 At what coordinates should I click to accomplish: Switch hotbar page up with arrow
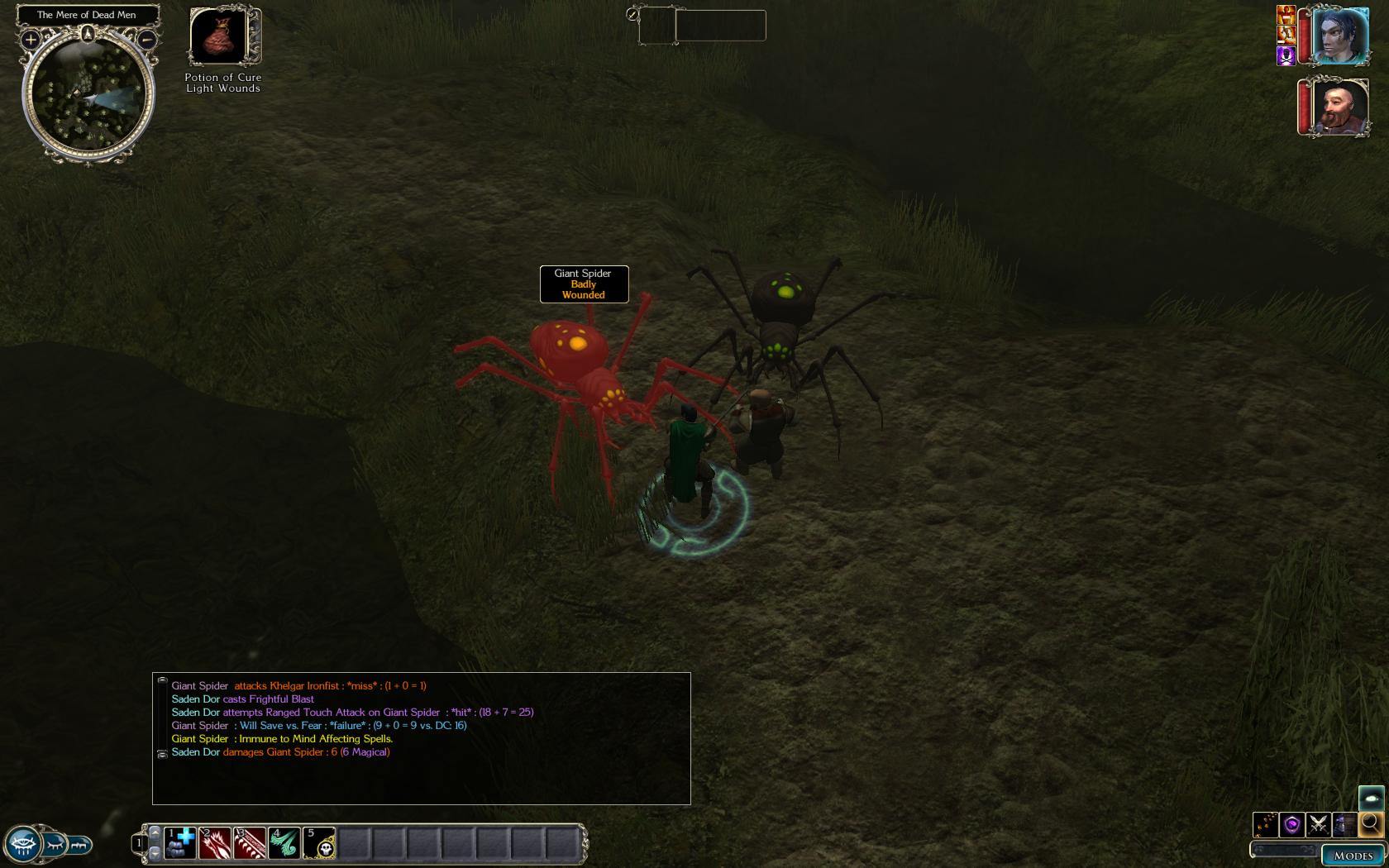(155, 832)
